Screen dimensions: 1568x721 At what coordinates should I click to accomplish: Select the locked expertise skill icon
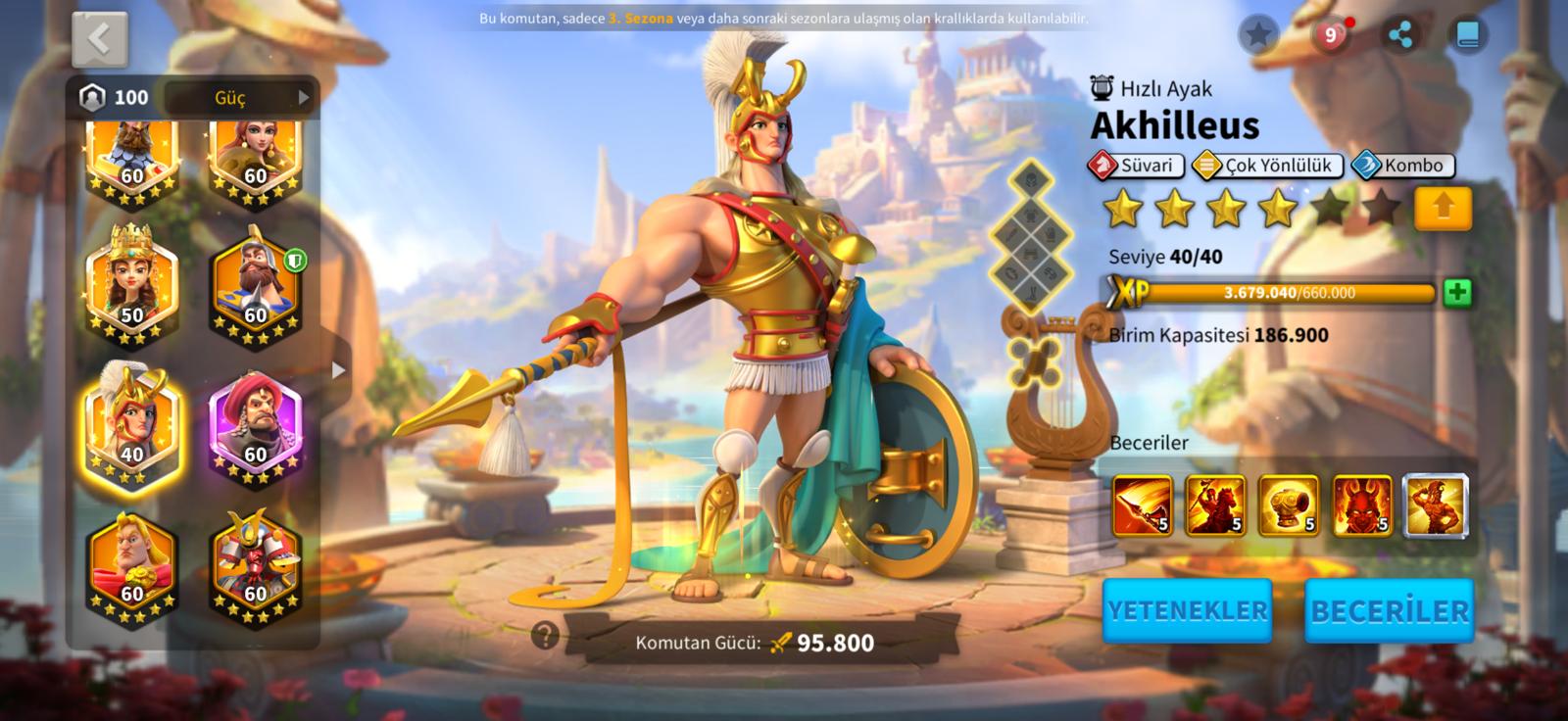pos(1436,505)
